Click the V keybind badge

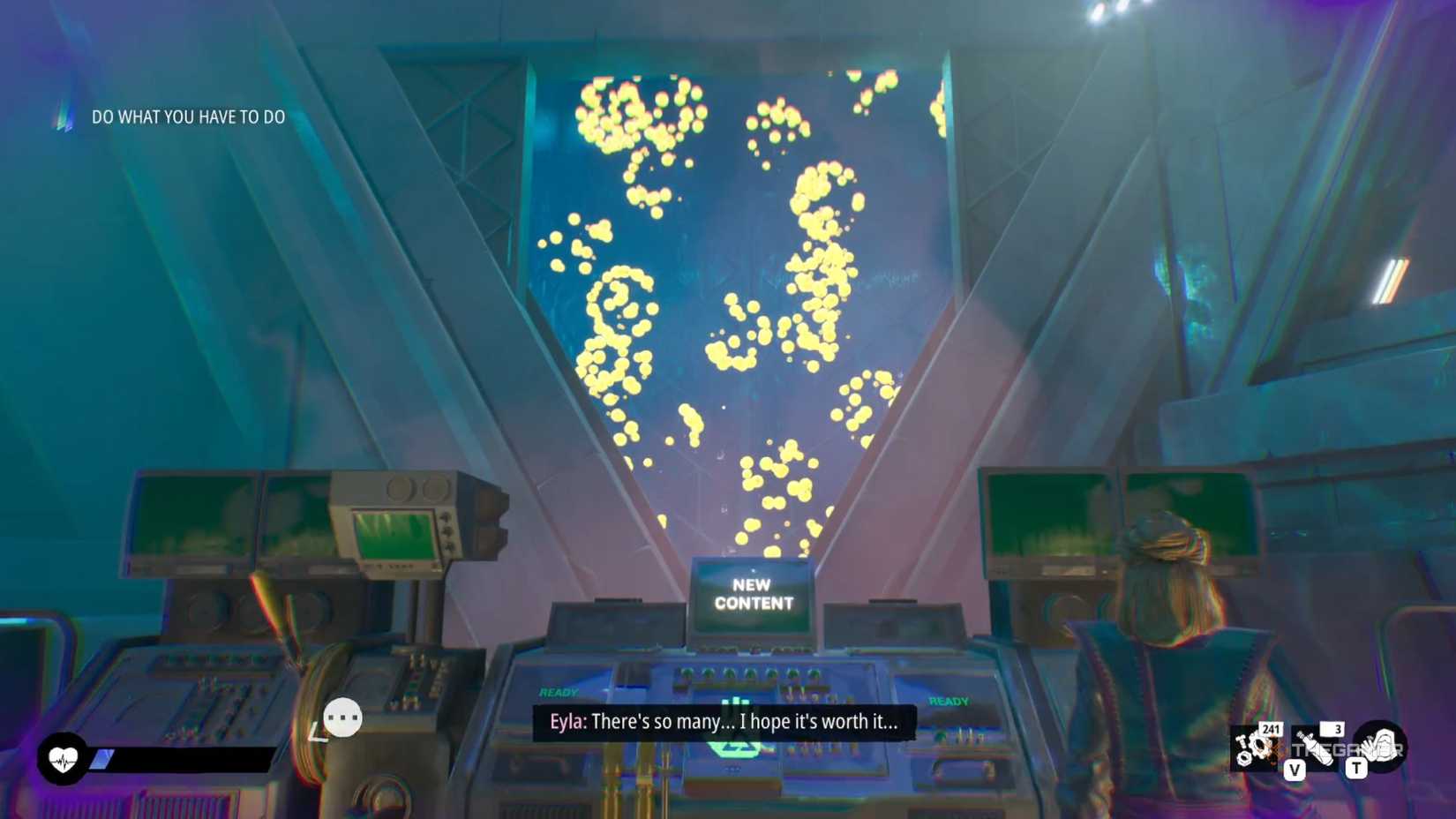[1295, 769]
